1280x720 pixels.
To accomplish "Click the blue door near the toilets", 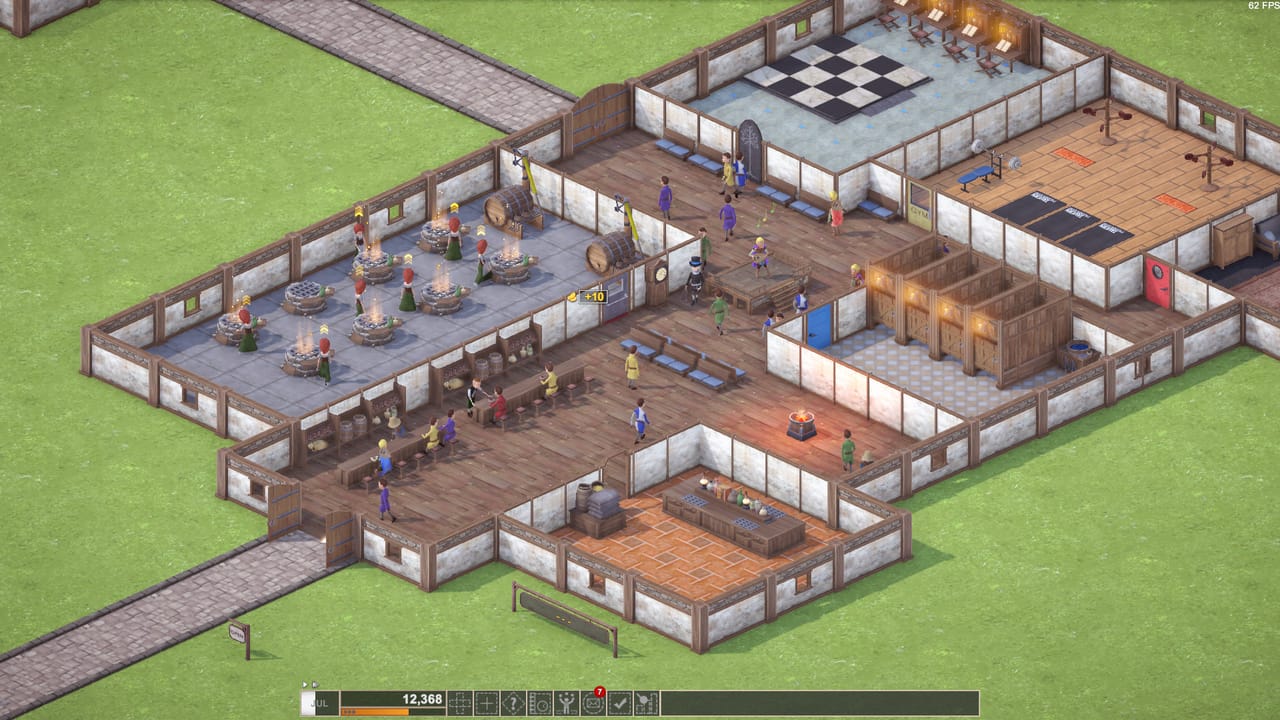I will [819, 325].
